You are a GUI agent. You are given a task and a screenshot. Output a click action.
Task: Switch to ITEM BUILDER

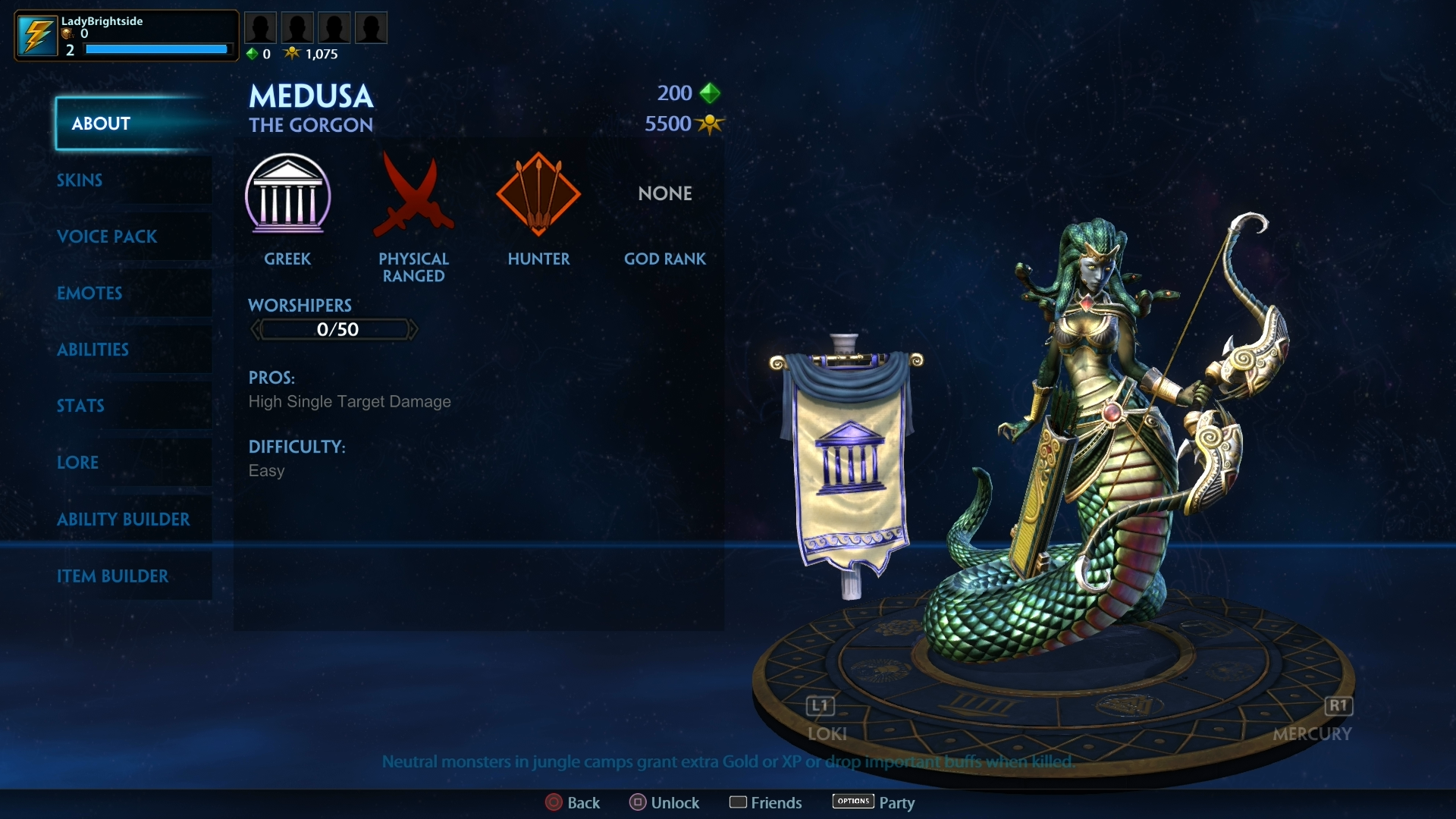point(114,576)
